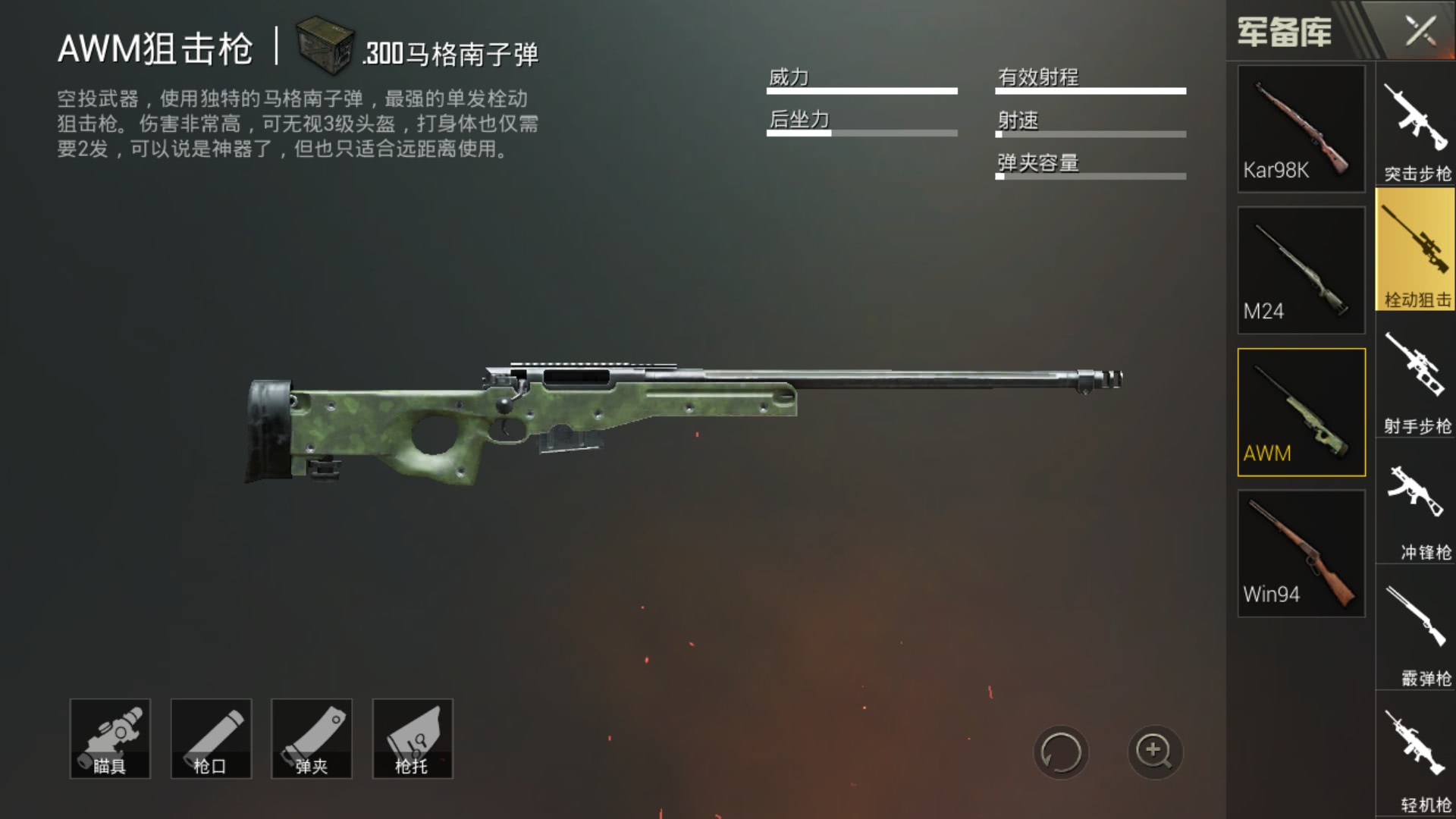Viewport: 1456px width, 819px height.
Task: Open the 瞄具 scope attachment slot
Action: click(x=110, y=739)
